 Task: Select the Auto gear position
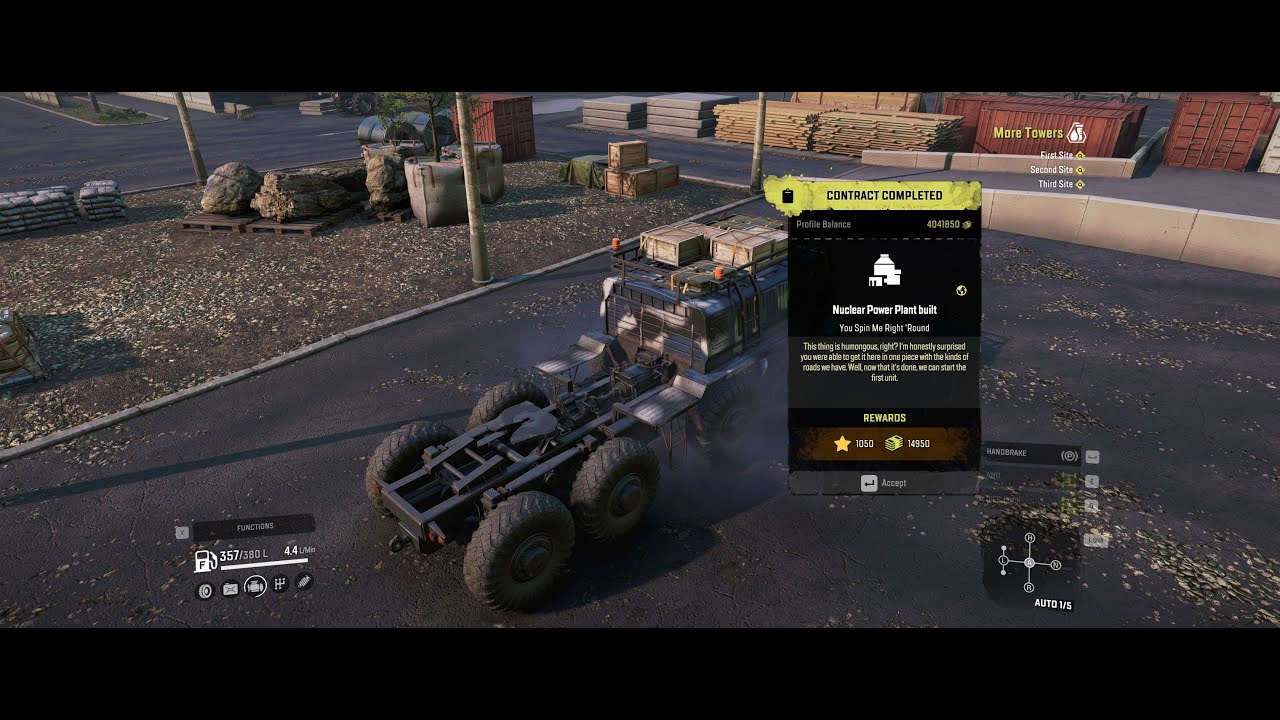click(1029, 564)
